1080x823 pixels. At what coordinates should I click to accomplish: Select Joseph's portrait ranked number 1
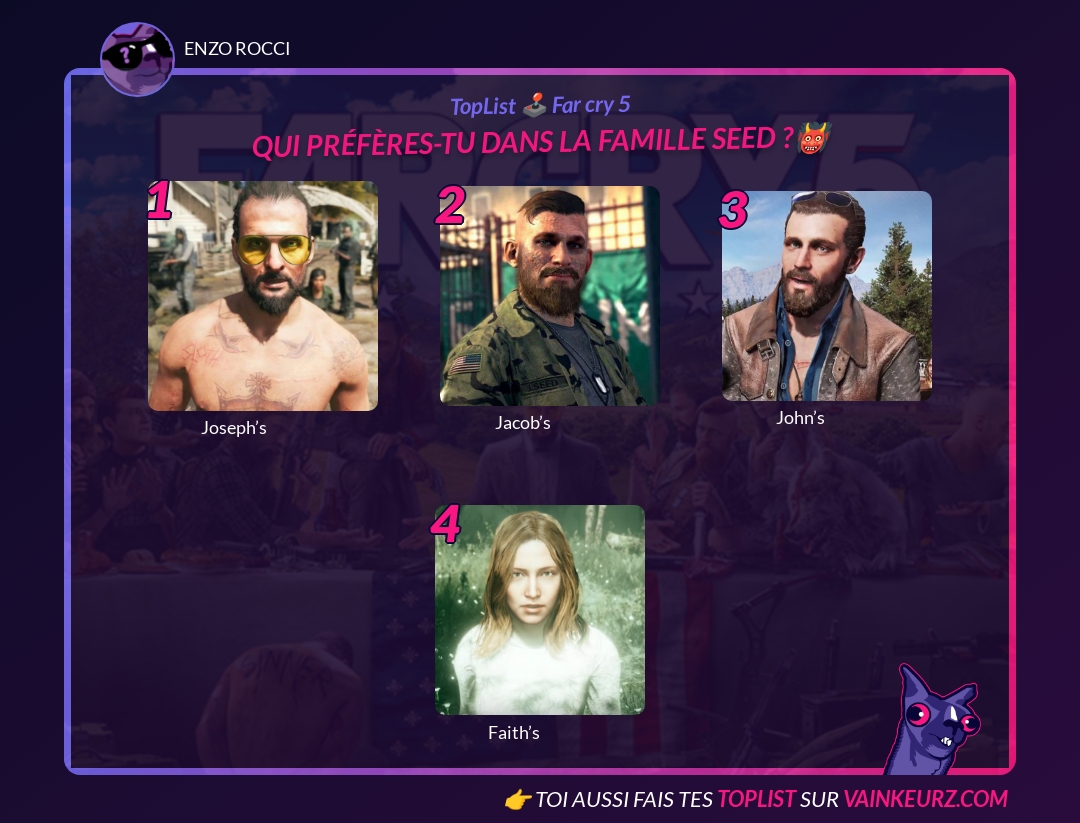point(263,296)
